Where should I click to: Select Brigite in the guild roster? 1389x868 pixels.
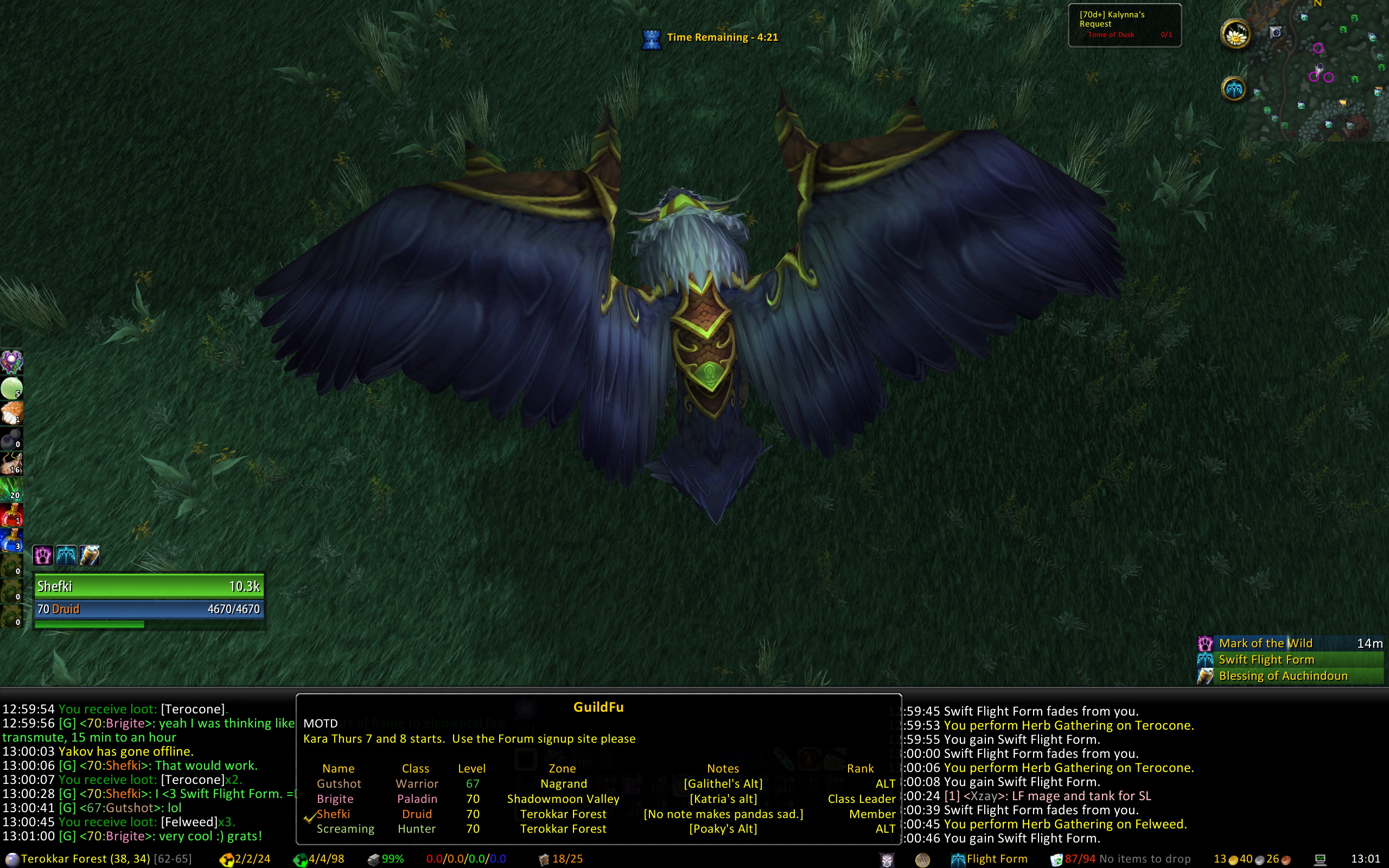(335, 799)
